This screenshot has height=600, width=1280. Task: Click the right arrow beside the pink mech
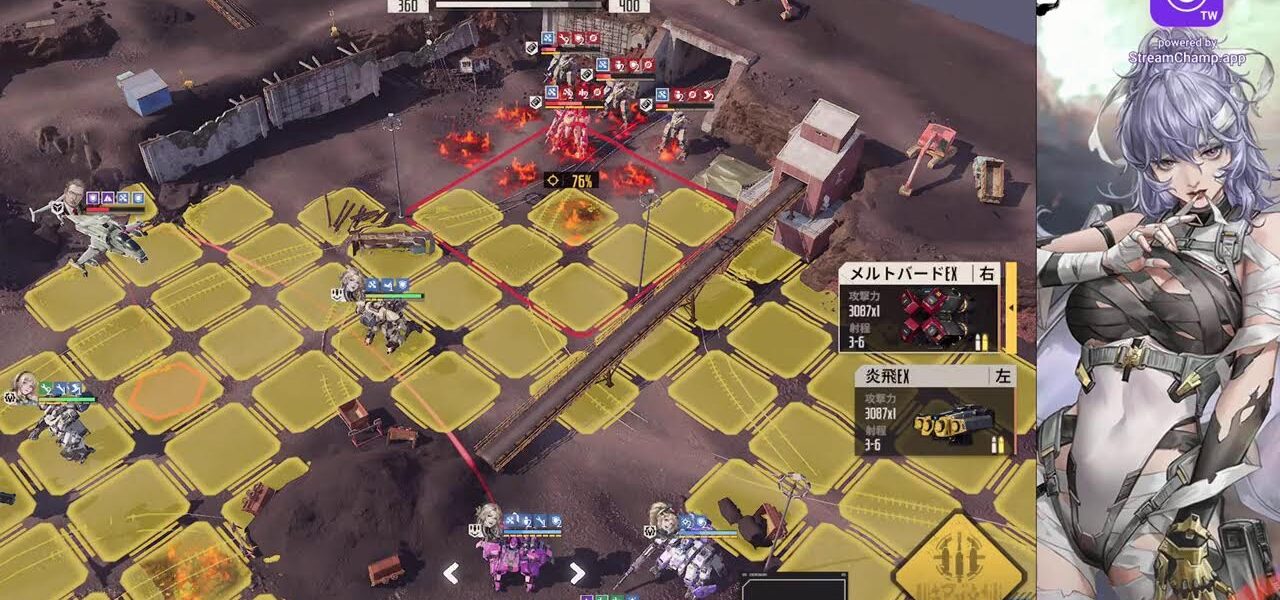tap(577, 573)
